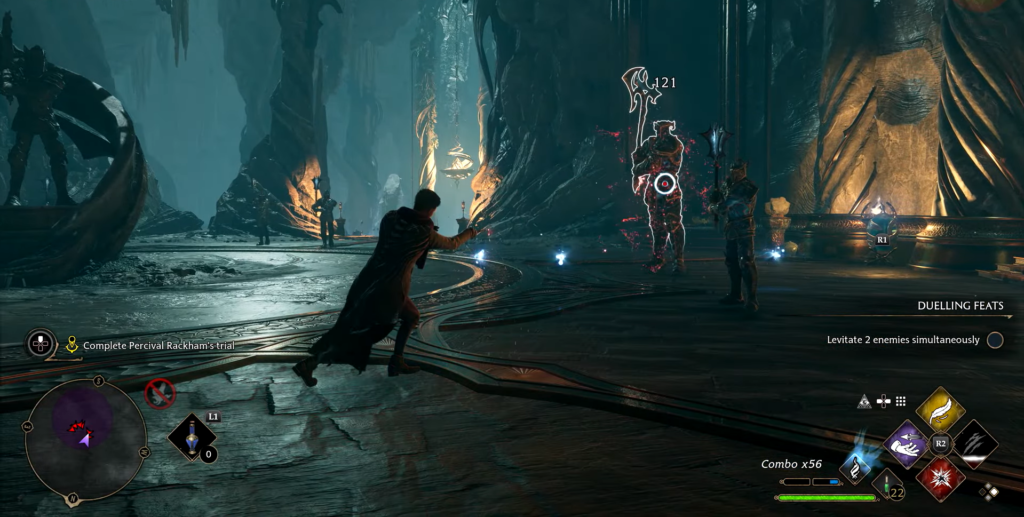
Task: Toggle the Levitate 2 enemies feat marker
Action: tap(995, 340)
